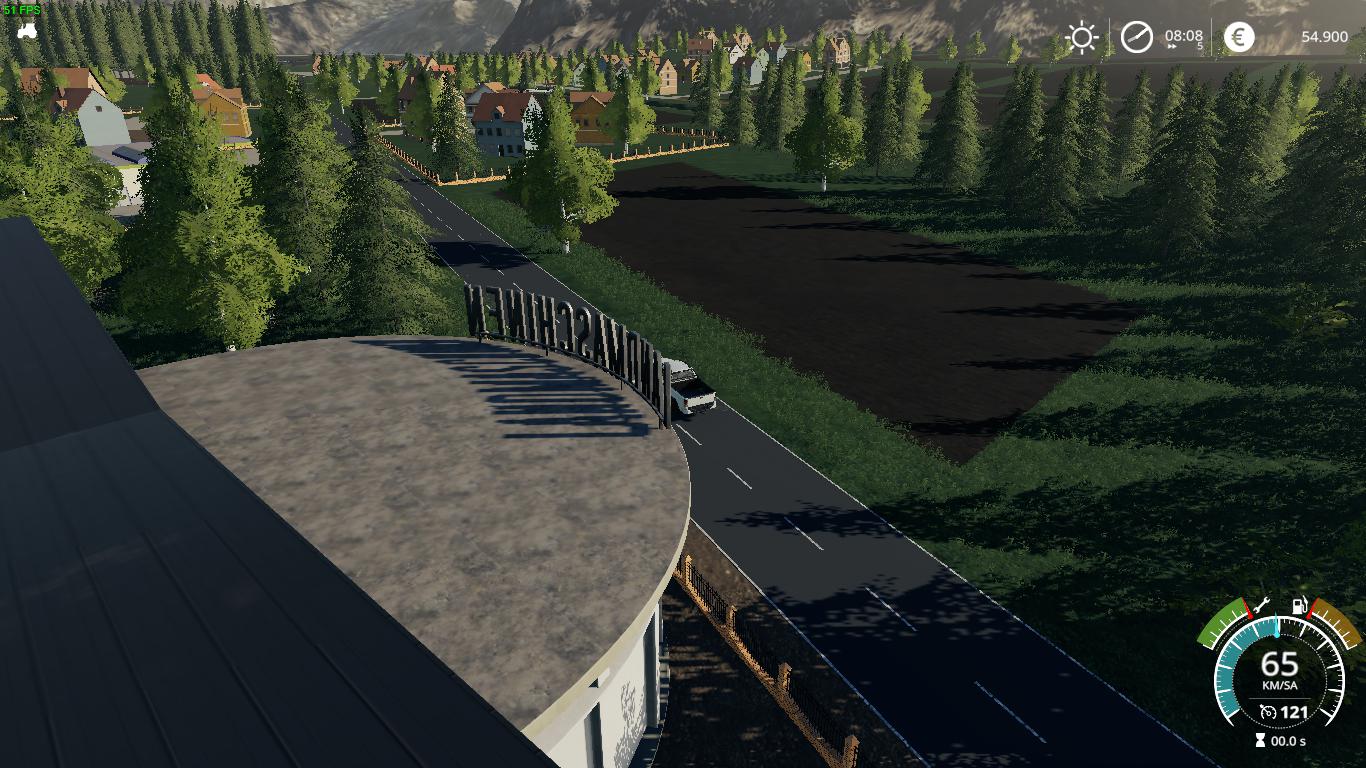Select the fuel pump icon on gauge
This screenshot has height=768, width=1366.
click(1299, 605)
